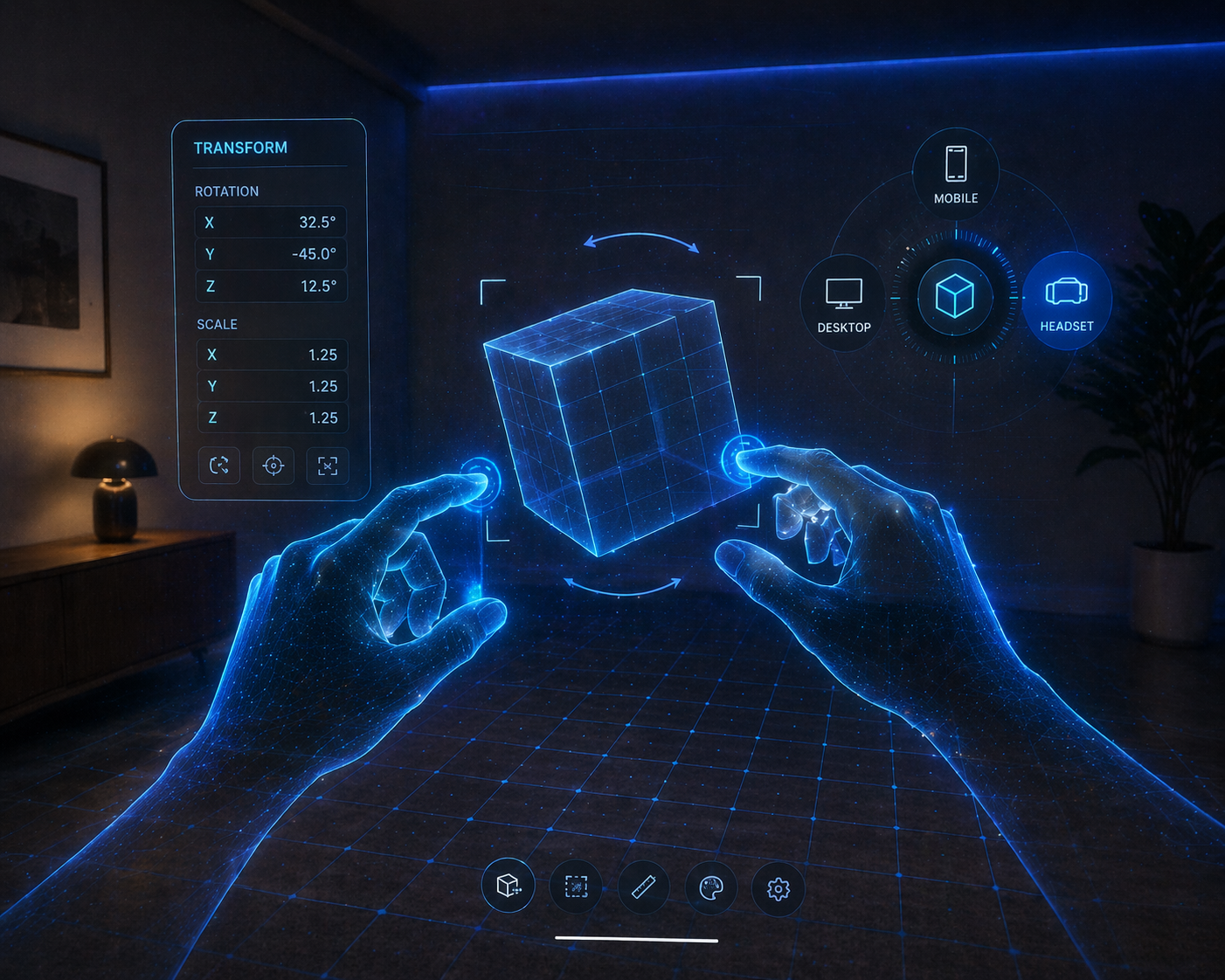
Task: Select the Headset view mode
Action: click(1066, 301)
